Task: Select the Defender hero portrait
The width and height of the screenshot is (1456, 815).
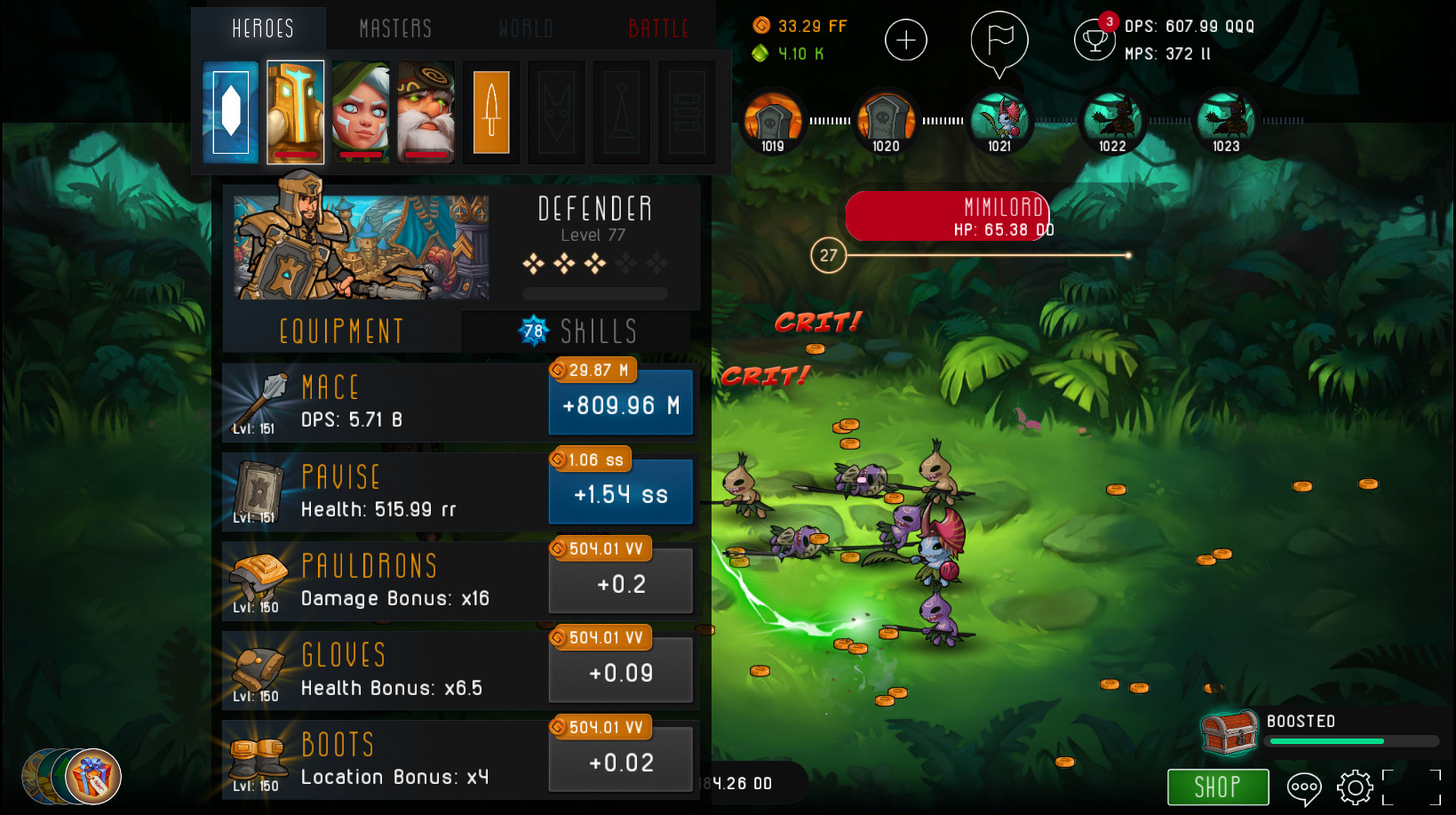Action: (x=294, y=111)
